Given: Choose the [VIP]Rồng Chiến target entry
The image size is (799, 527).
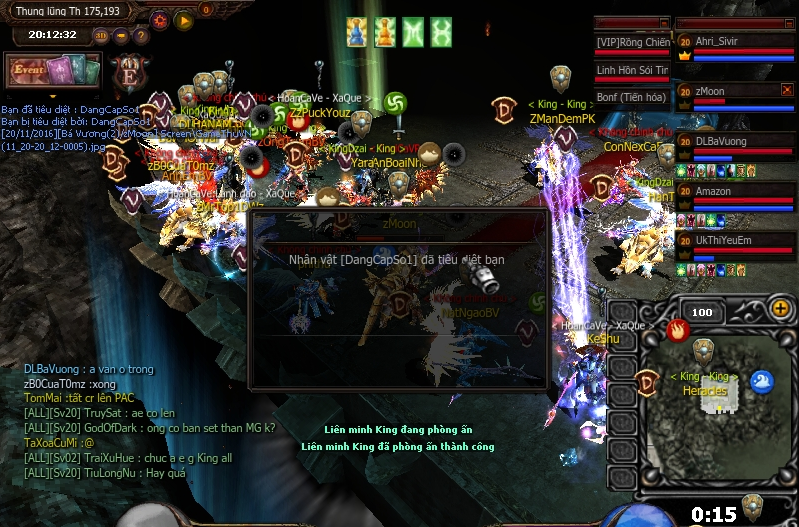Looking at the screenshot, I should (x=632, y=43).
